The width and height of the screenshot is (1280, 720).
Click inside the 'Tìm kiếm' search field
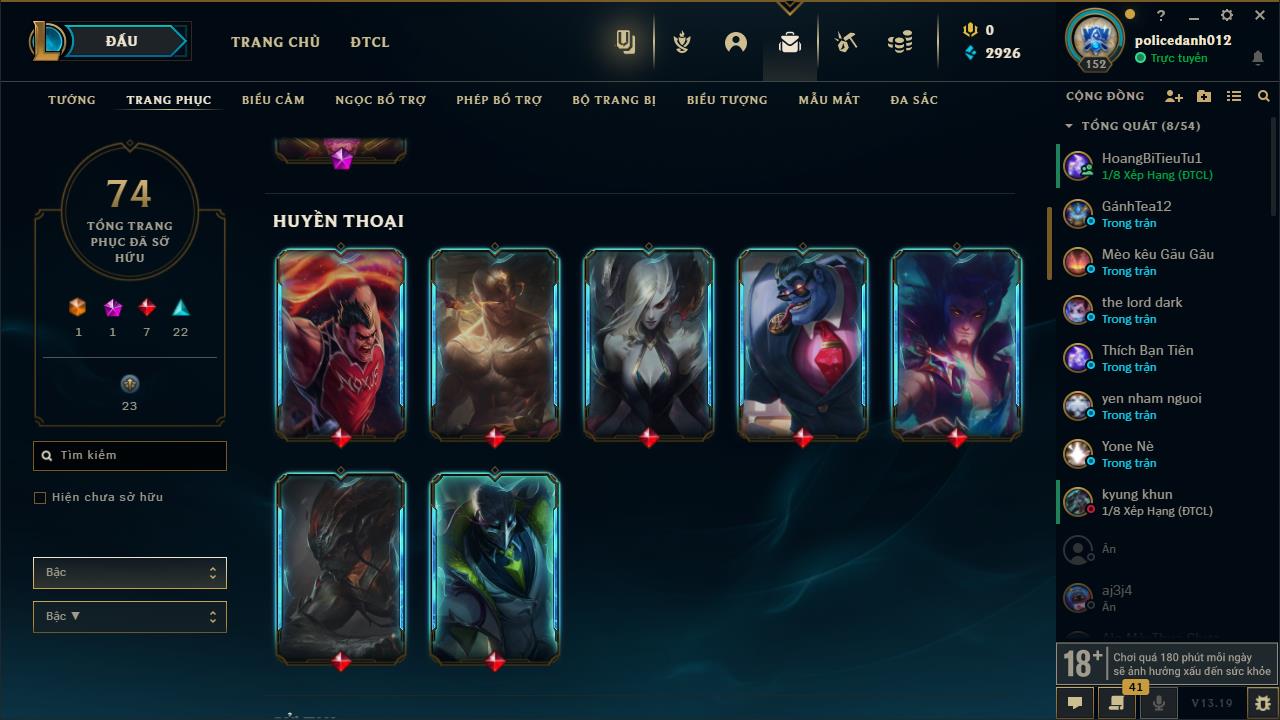pos(129,455)
